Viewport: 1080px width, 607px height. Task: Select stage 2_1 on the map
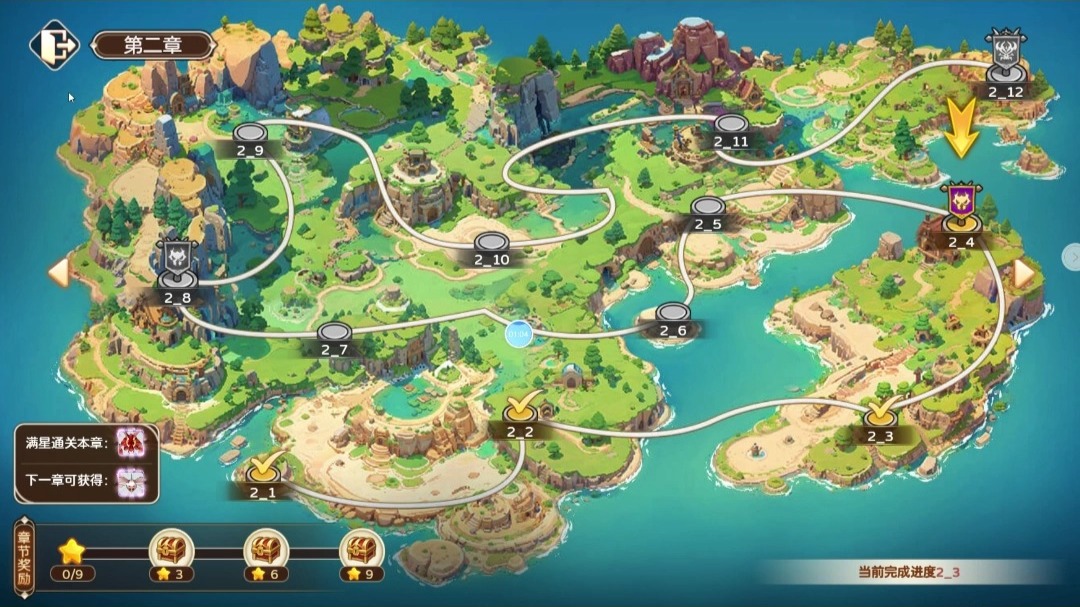click(x=263, y=469)
